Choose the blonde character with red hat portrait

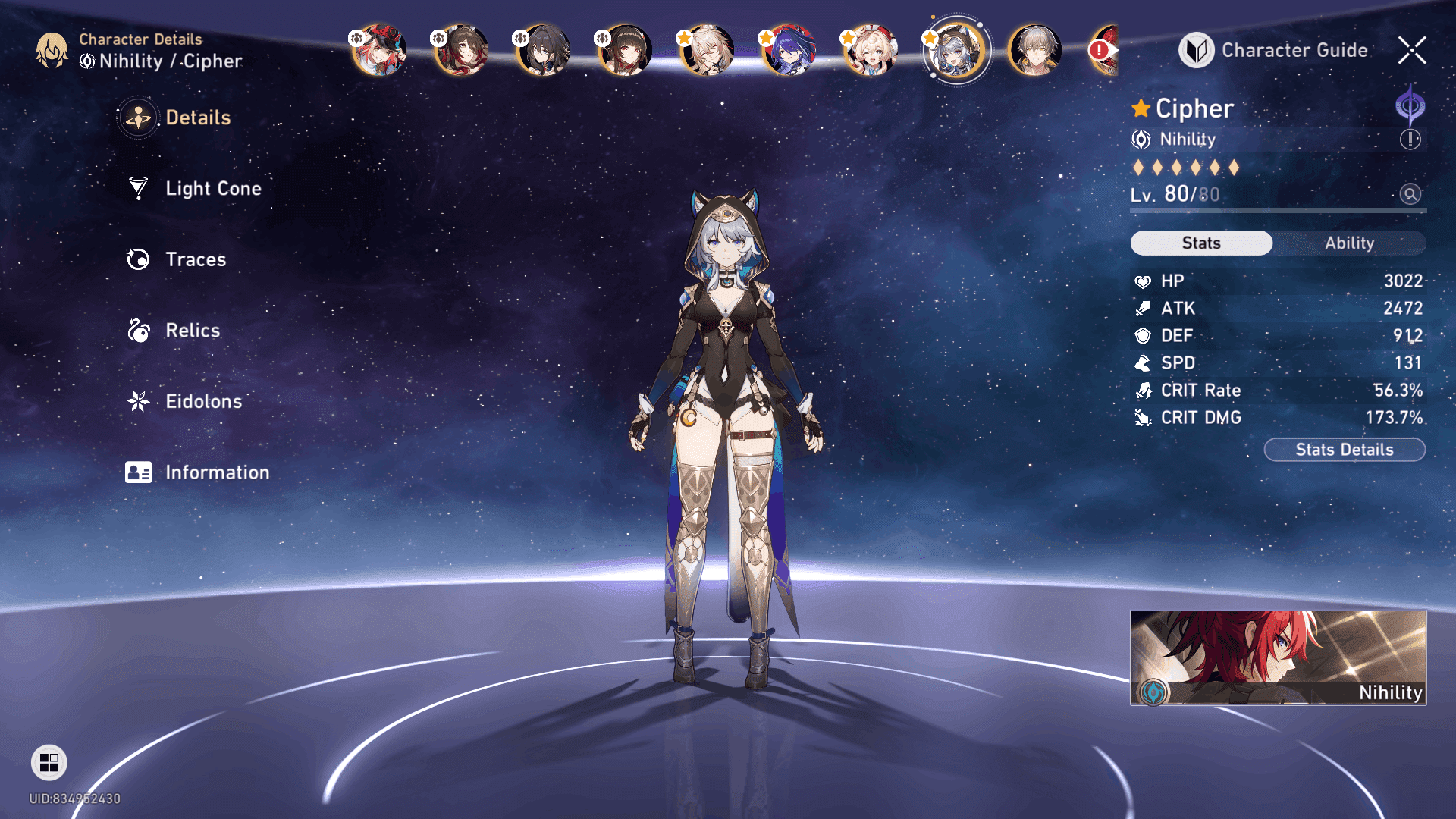(871, 51)
